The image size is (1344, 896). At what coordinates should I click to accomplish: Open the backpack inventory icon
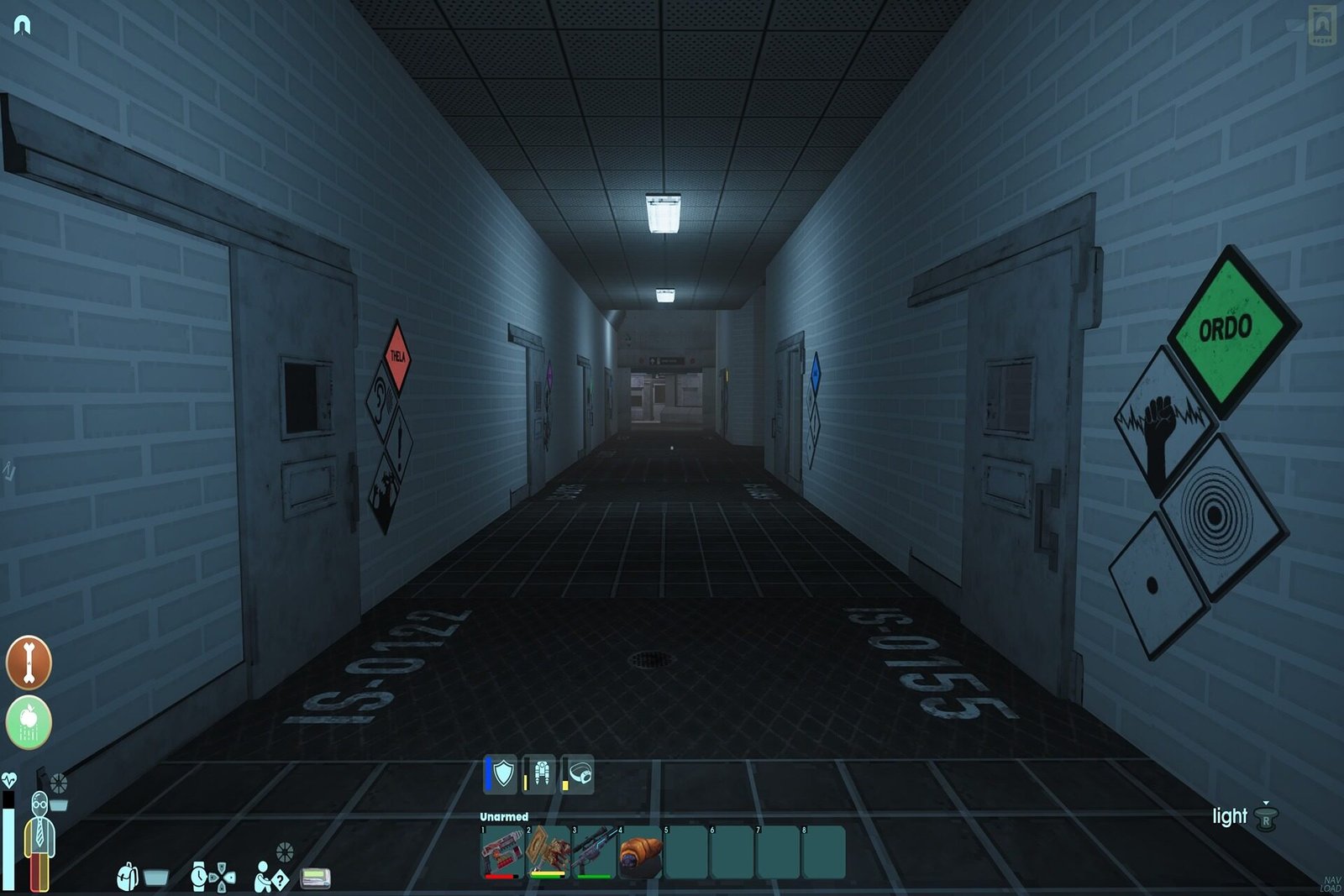click(128, 877)
